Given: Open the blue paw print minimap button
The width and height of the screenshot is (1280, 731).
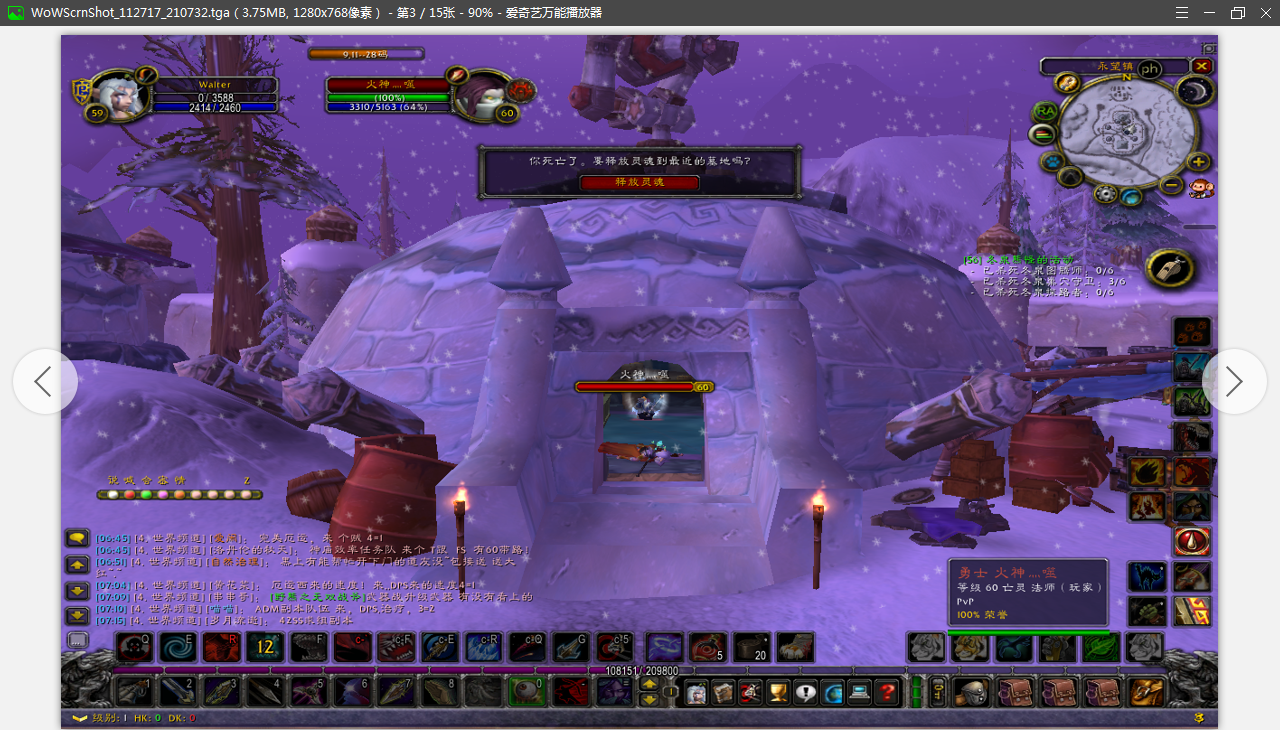Looking at the screenshot, I should point(1052,161).
